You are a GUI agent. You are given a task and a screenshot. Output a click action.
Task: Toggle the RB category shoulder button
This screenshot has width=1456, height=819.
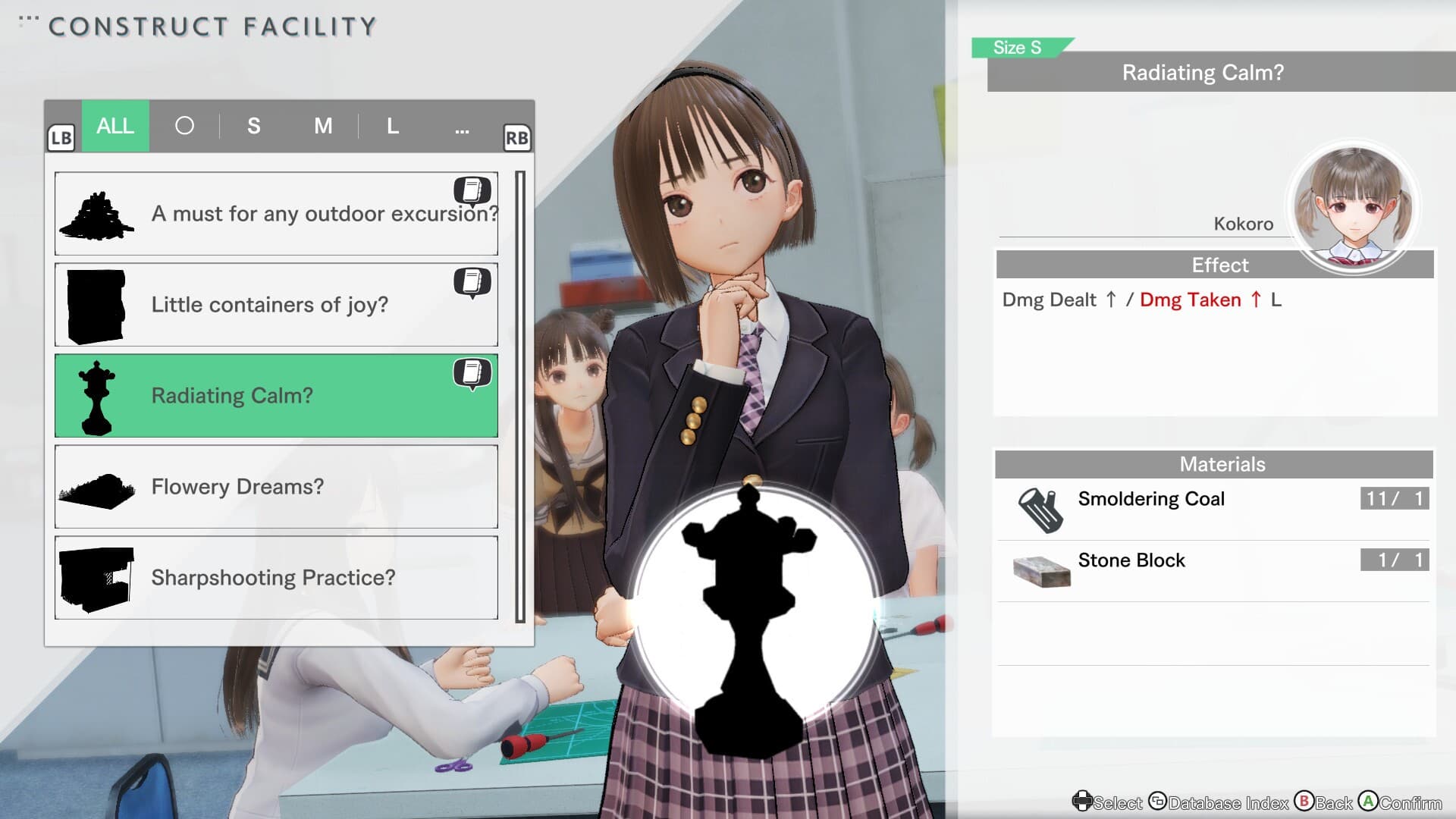point(519,137)
